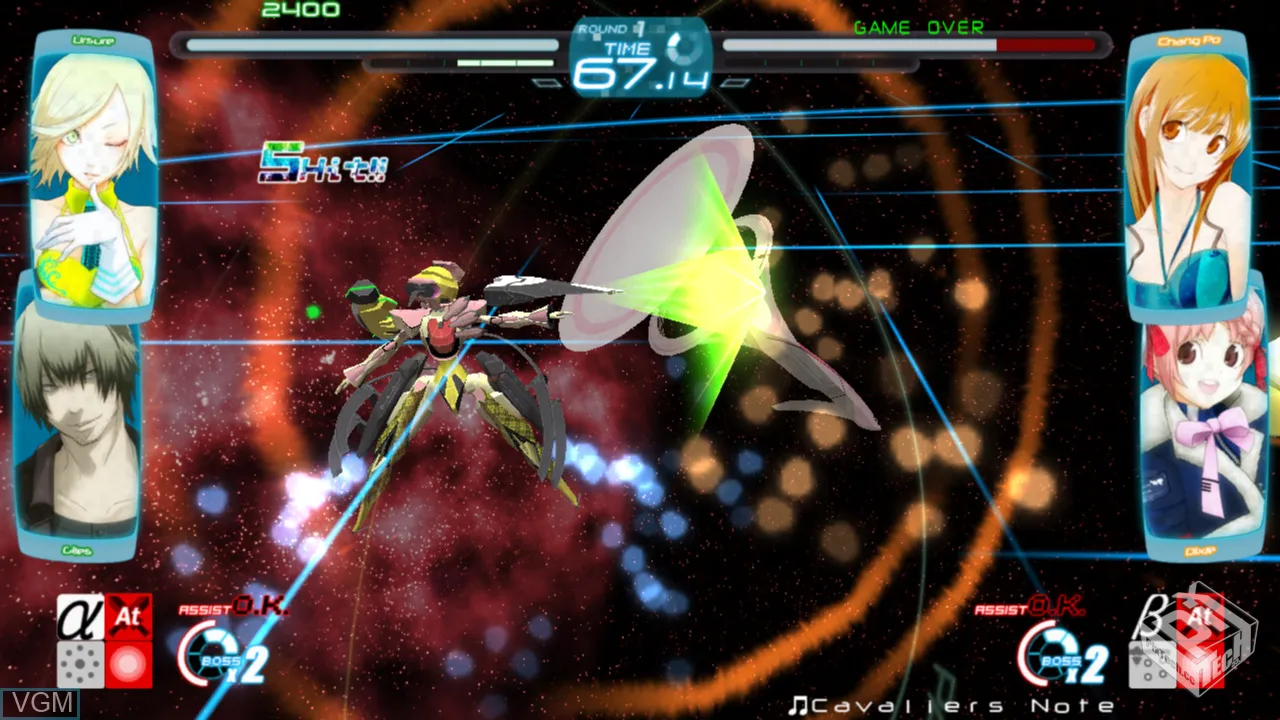Select the blonde winking Ursure portrait

93,170
